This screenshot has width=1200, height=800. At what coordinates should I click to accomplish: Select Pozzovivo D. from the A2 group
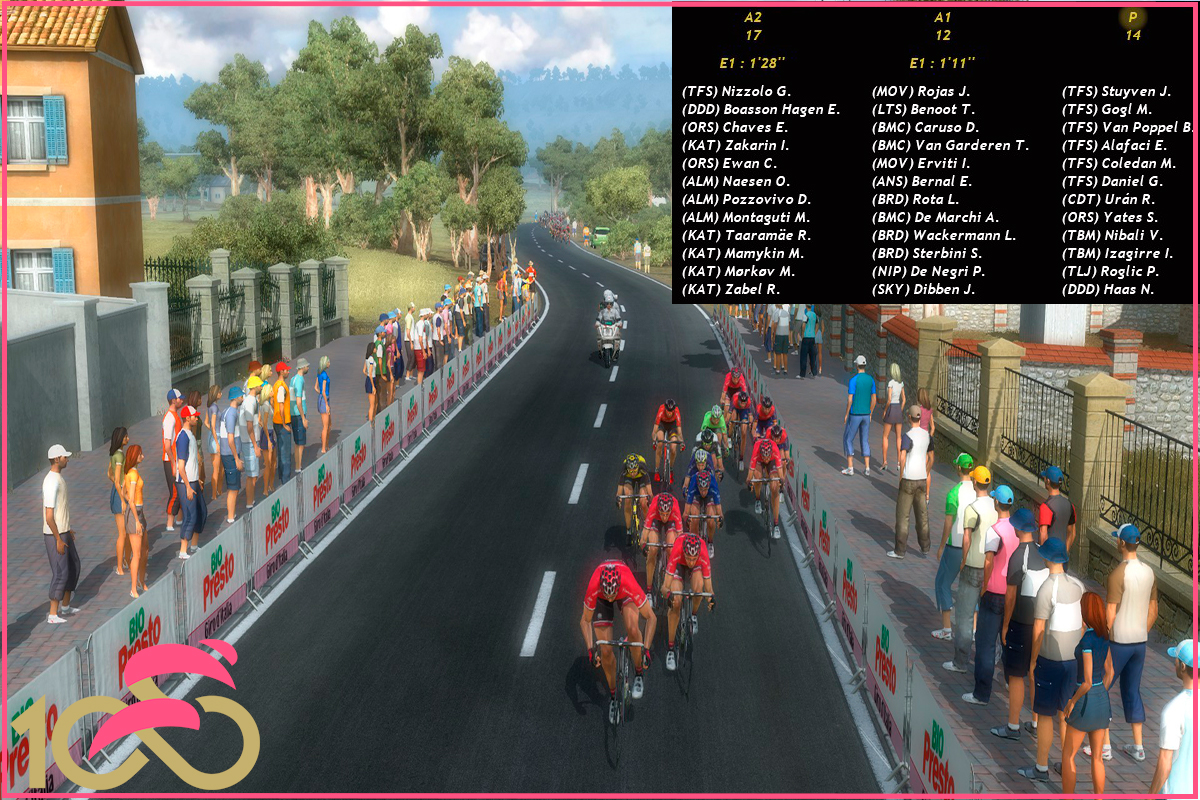(746, 199)
